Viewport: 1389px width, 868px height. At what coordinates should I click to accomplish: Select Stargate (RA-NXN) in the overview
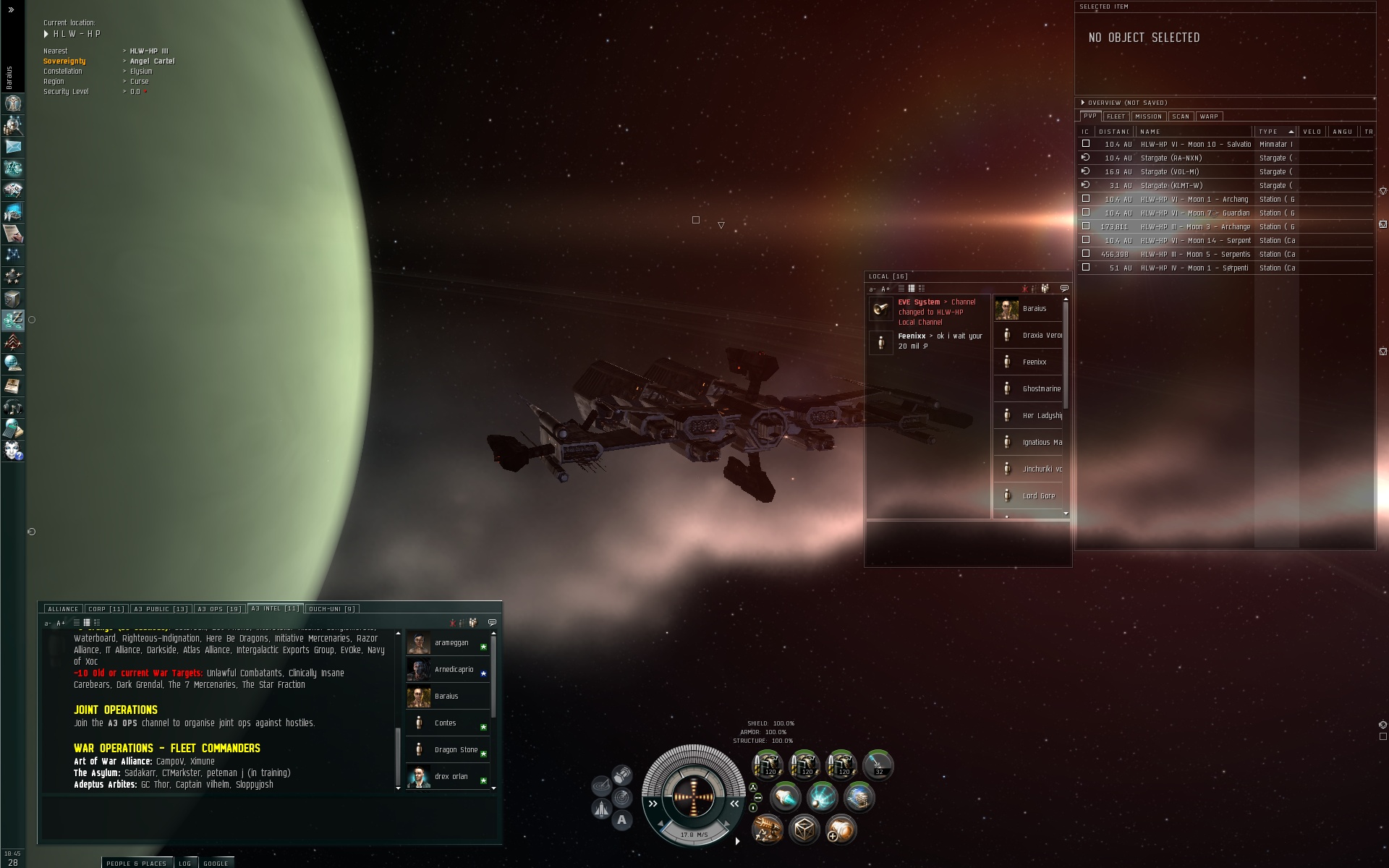pyautogui.click(x=1171, y=158)
